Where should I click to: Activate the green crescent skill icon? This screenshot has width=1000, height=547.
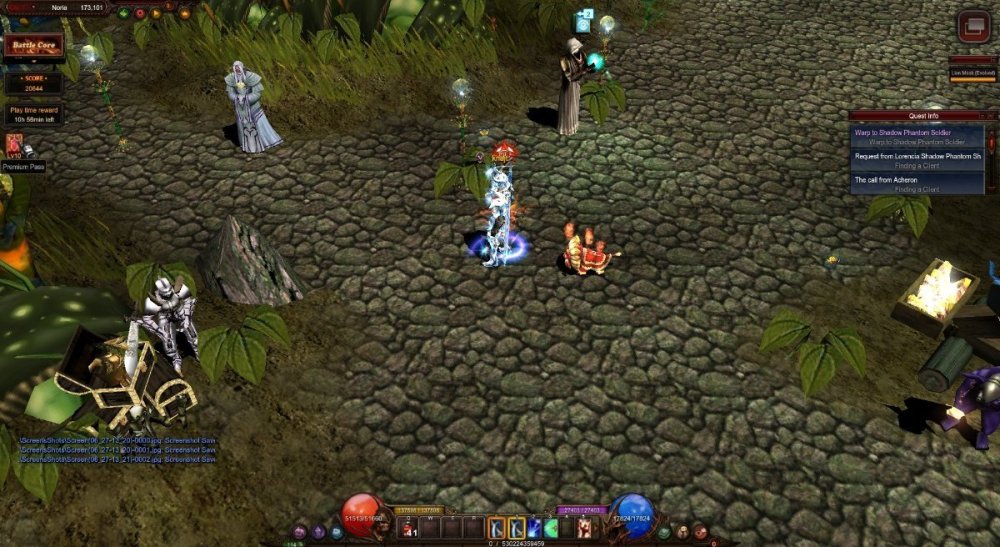(551, 528)
